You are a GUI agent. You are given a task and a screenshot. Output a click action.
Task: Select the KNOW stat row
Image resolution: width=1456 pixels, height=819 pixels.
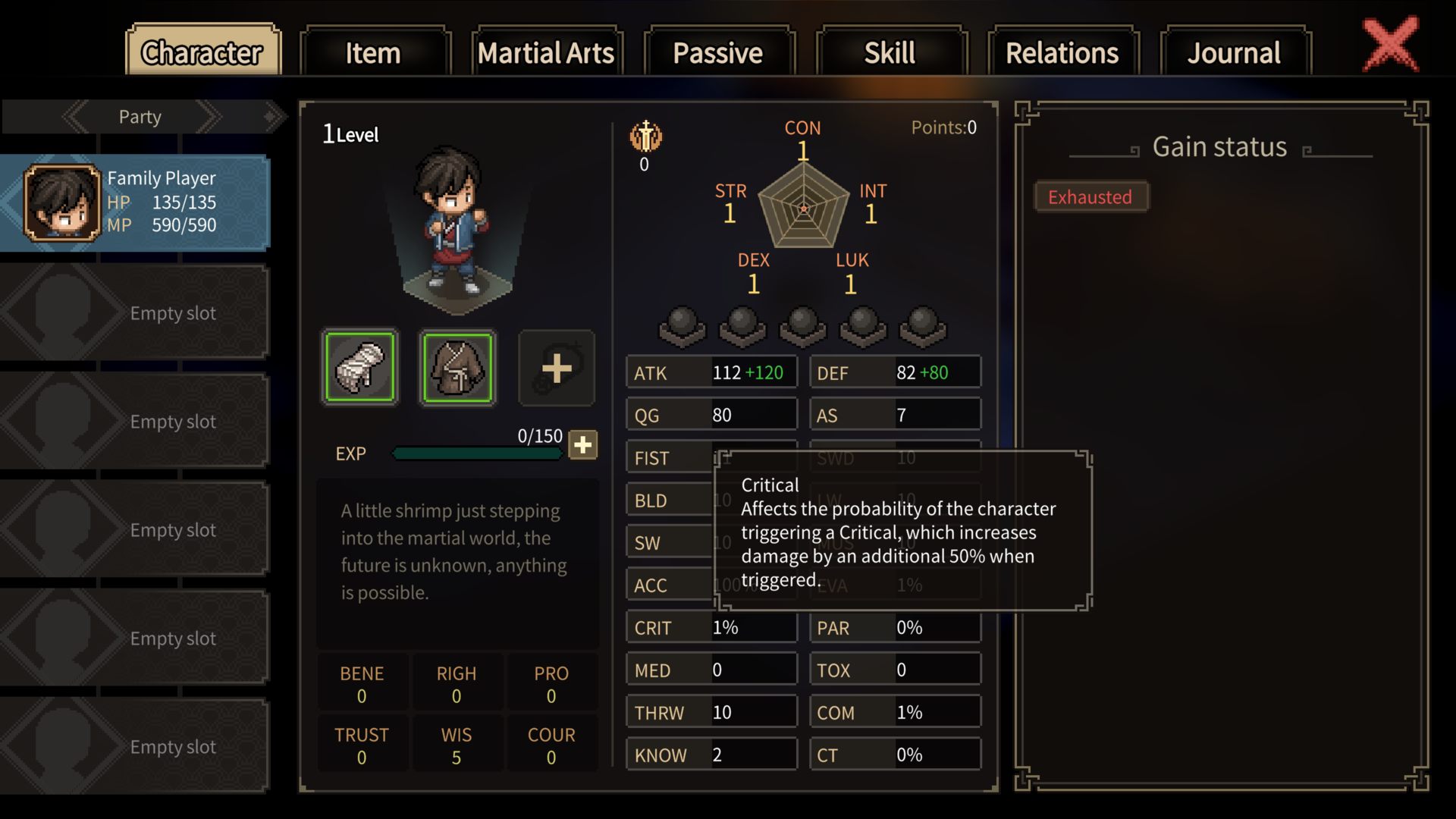[x=711, y=755]
